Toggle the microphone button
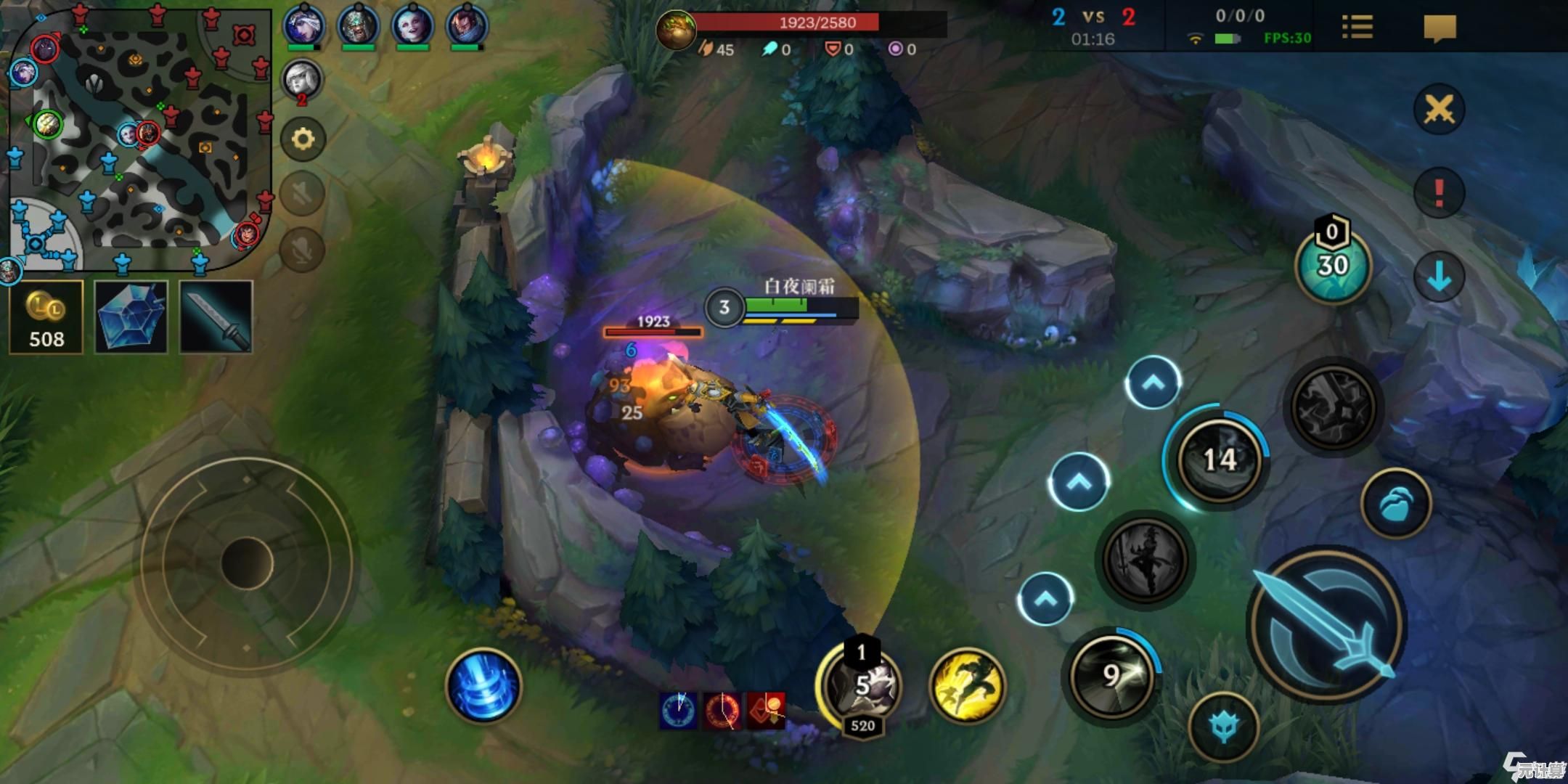The width and height of the screenshot is (1568, 784). [302, 249]
